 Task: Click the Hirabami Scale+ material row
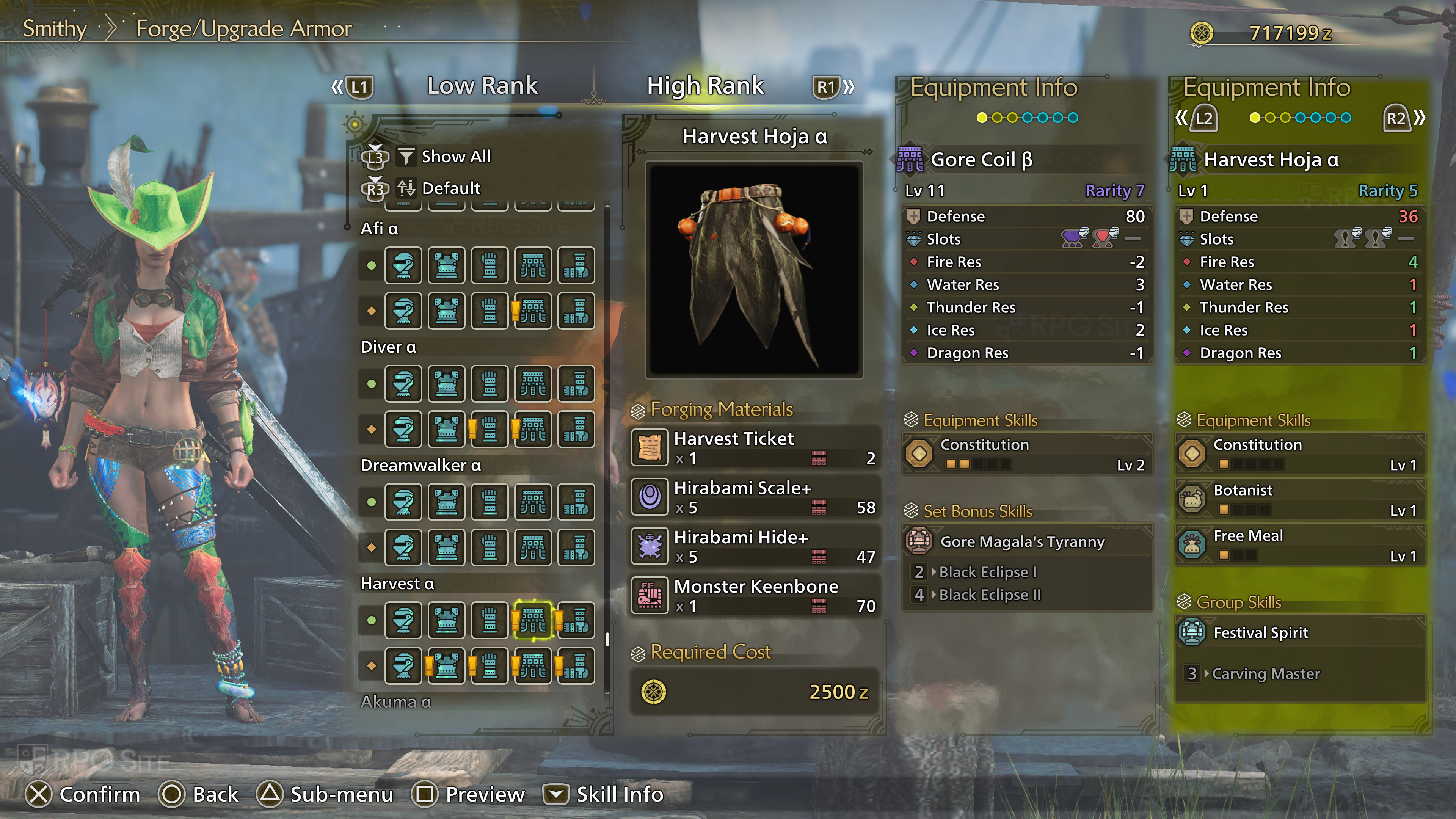pyautogui.click(x=755, y=497)
